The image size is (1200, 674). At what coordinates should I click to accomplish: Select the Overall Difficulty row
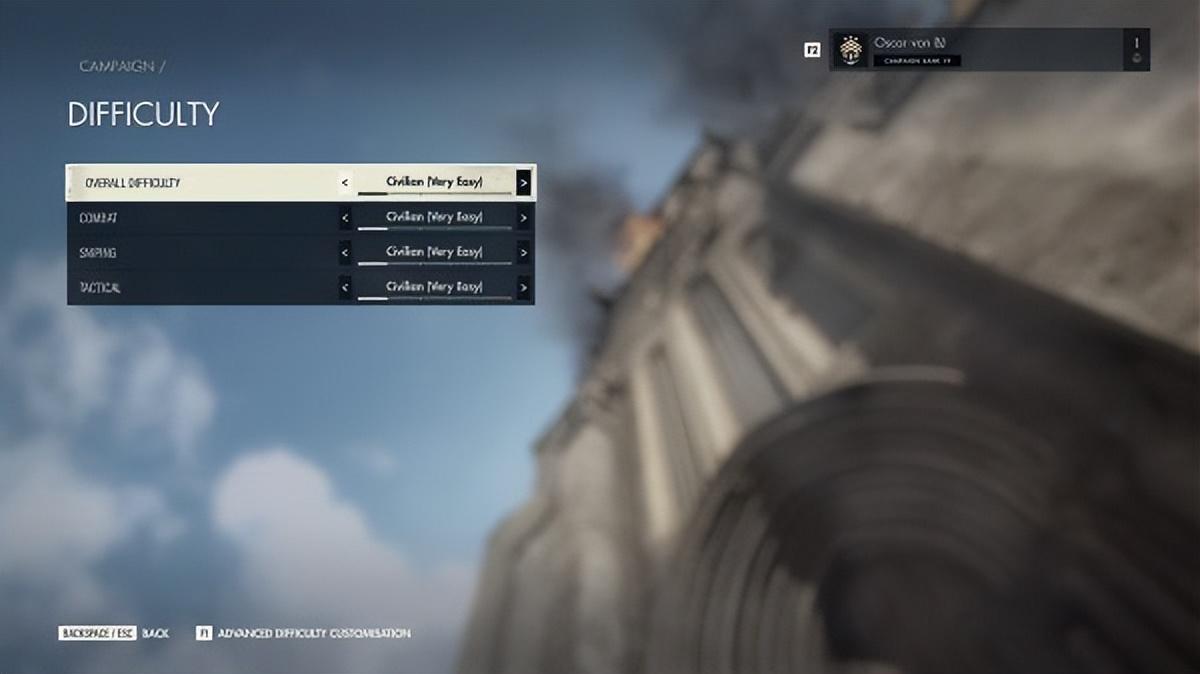tap(200, 183)
